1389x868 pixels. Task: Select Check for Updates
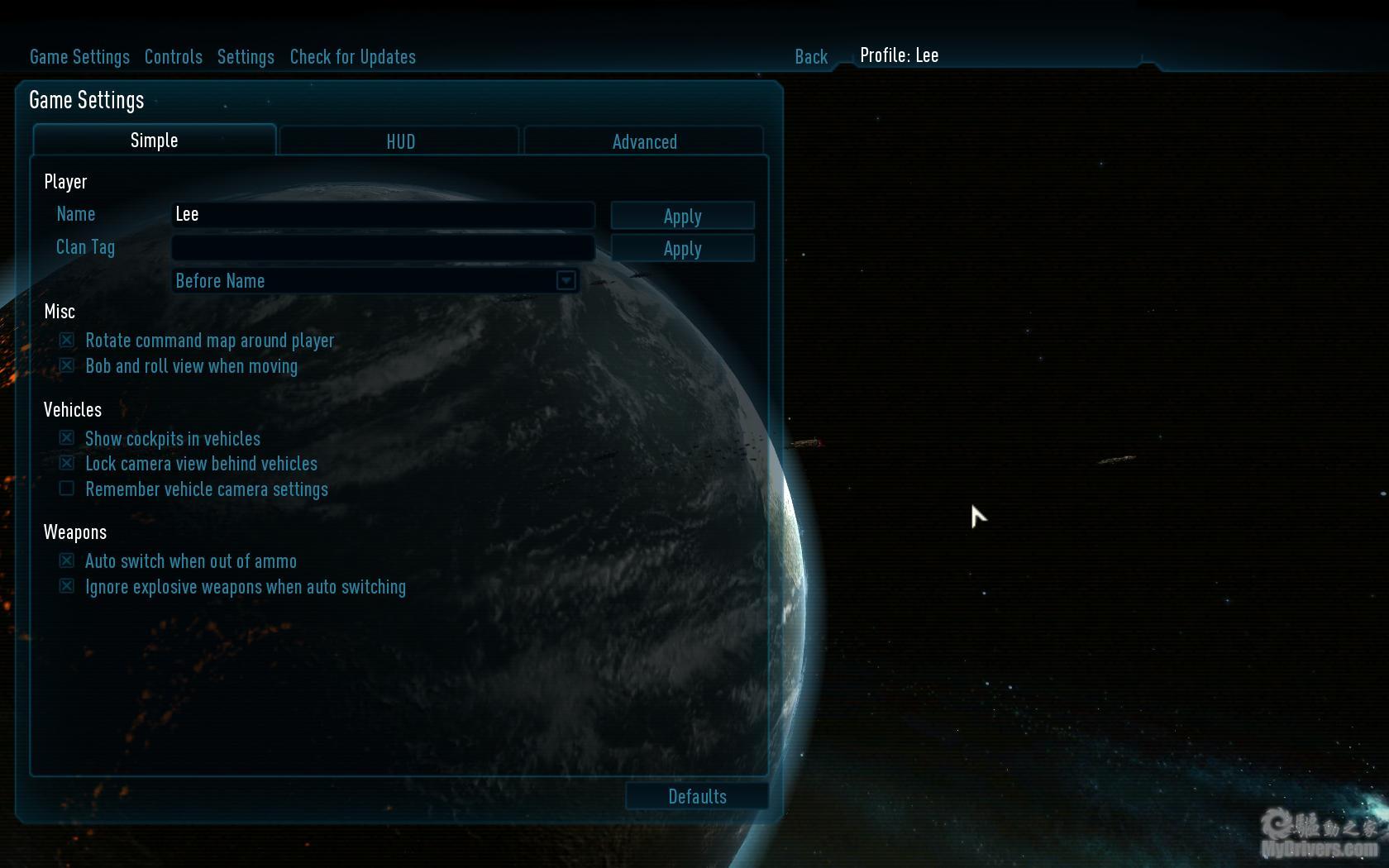pyautogui.click(x=352, y=57)
